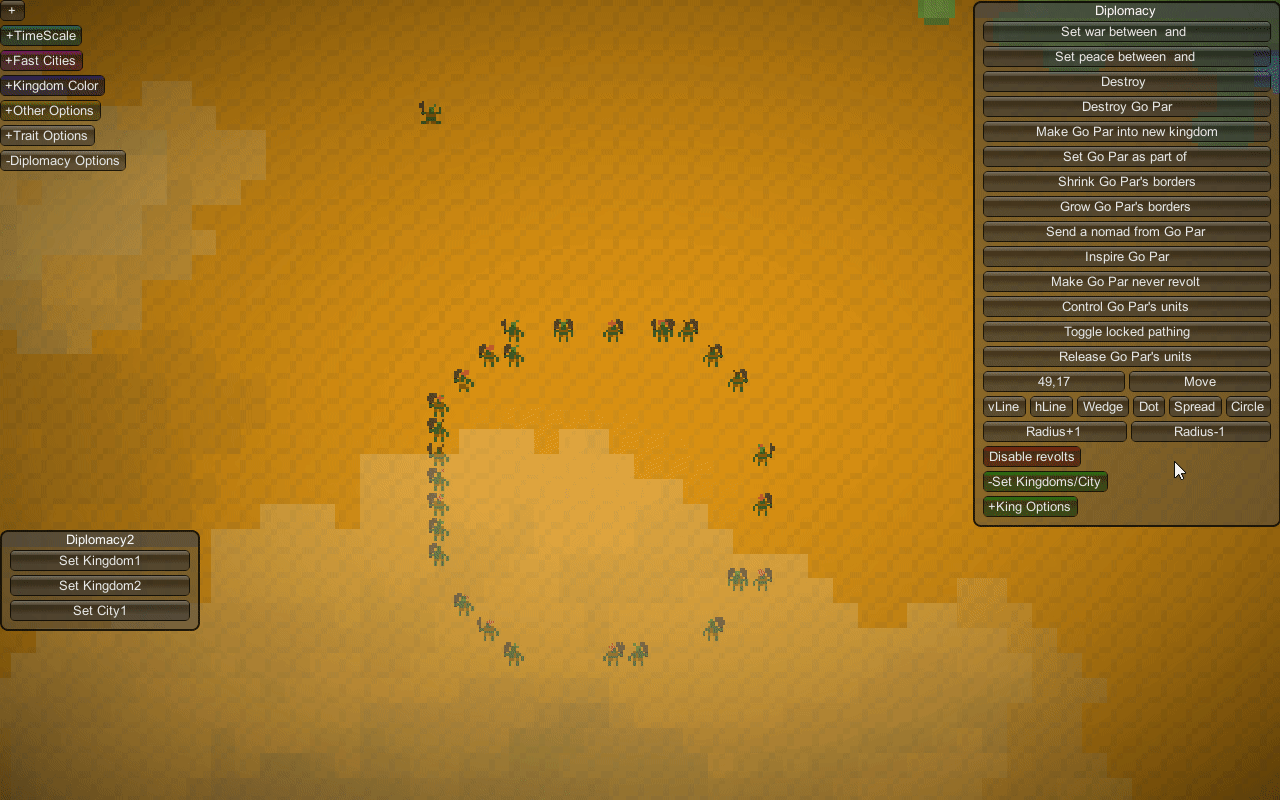Shrink Go Par's borders
Image resolution: width=1280 pixels, height=800 pixels.
(x=1126, y=182)
